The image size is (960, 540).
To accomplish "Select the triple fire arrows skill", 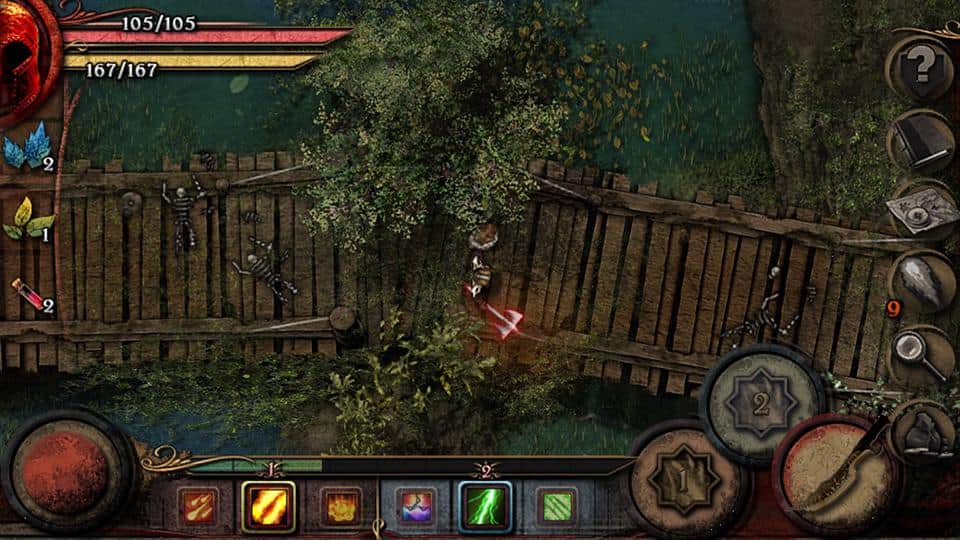I will [196, 507].
